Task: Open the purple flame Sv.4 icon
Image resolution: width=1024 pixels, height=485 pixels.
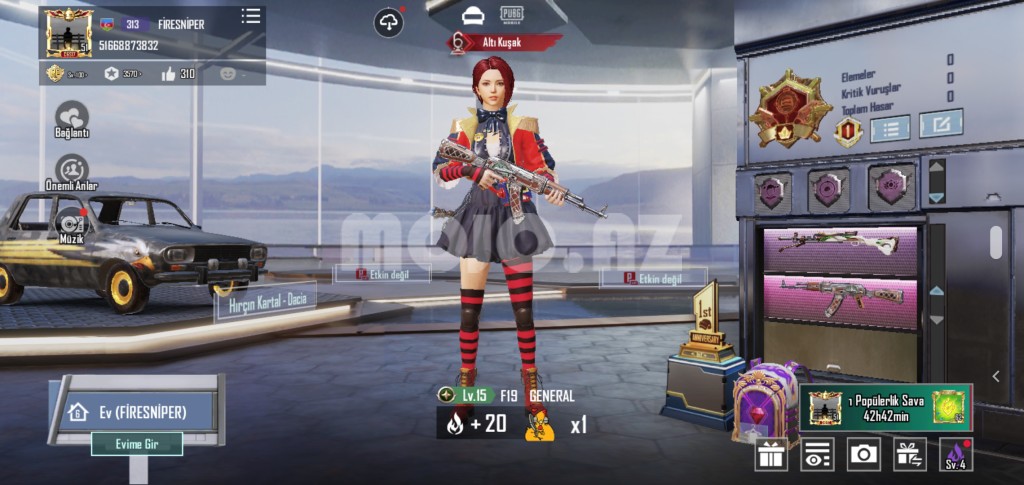Action: (x=956, y=454)
